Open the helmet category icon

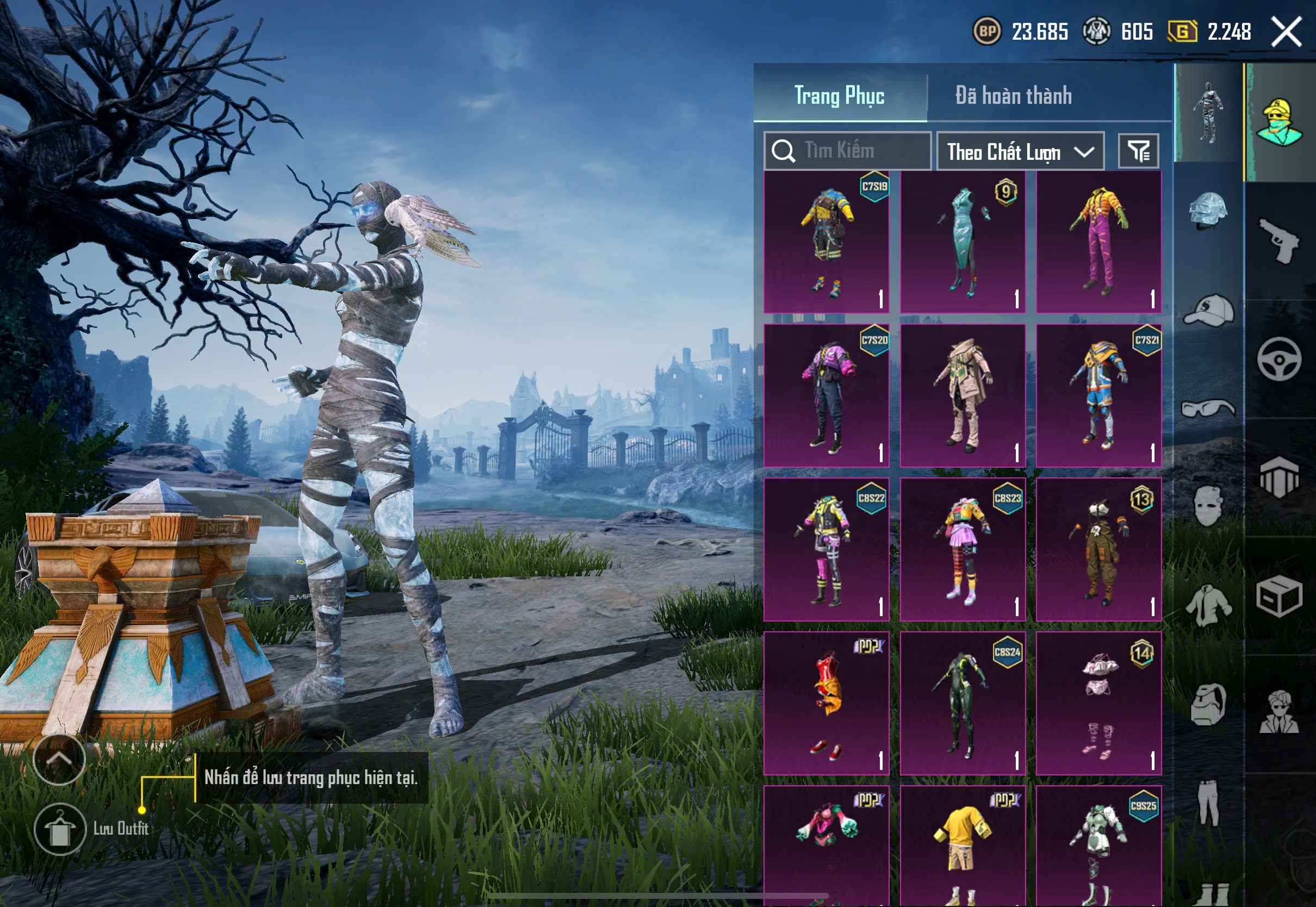(1208, 210)
